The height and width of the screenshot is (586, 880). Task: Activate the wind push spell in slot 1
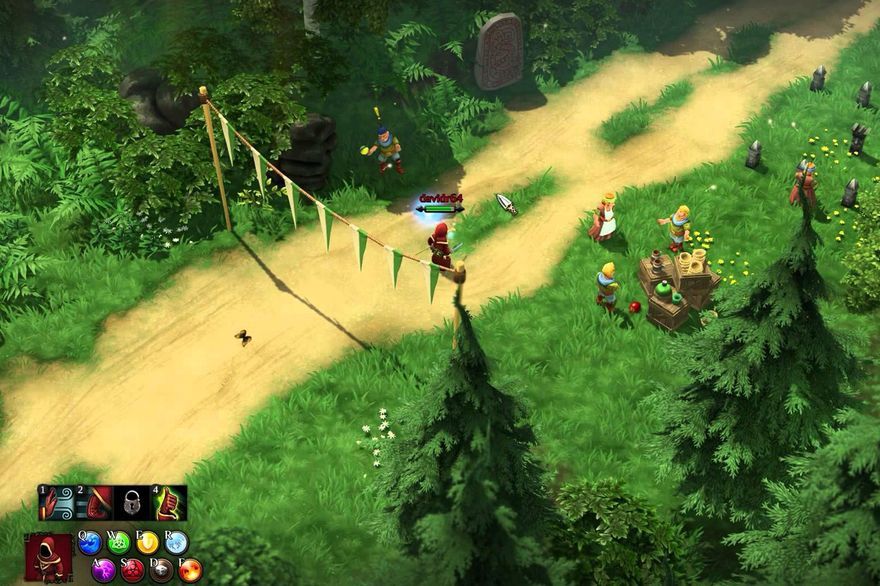click(x=56, y=503)
